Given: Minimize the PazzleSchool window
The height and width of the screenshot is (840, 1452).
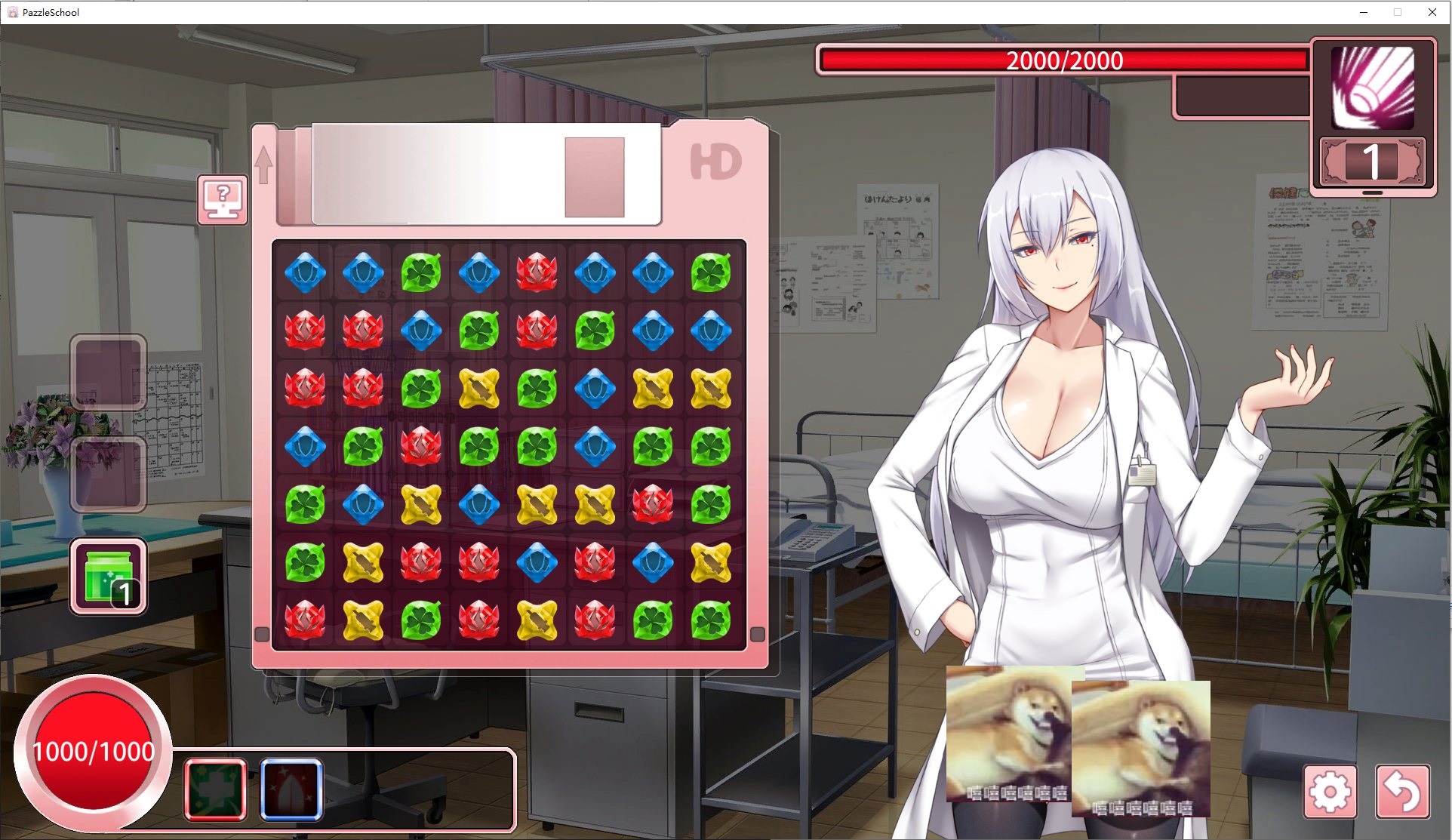Looking at the screenshot, I should pos(1364,12).
